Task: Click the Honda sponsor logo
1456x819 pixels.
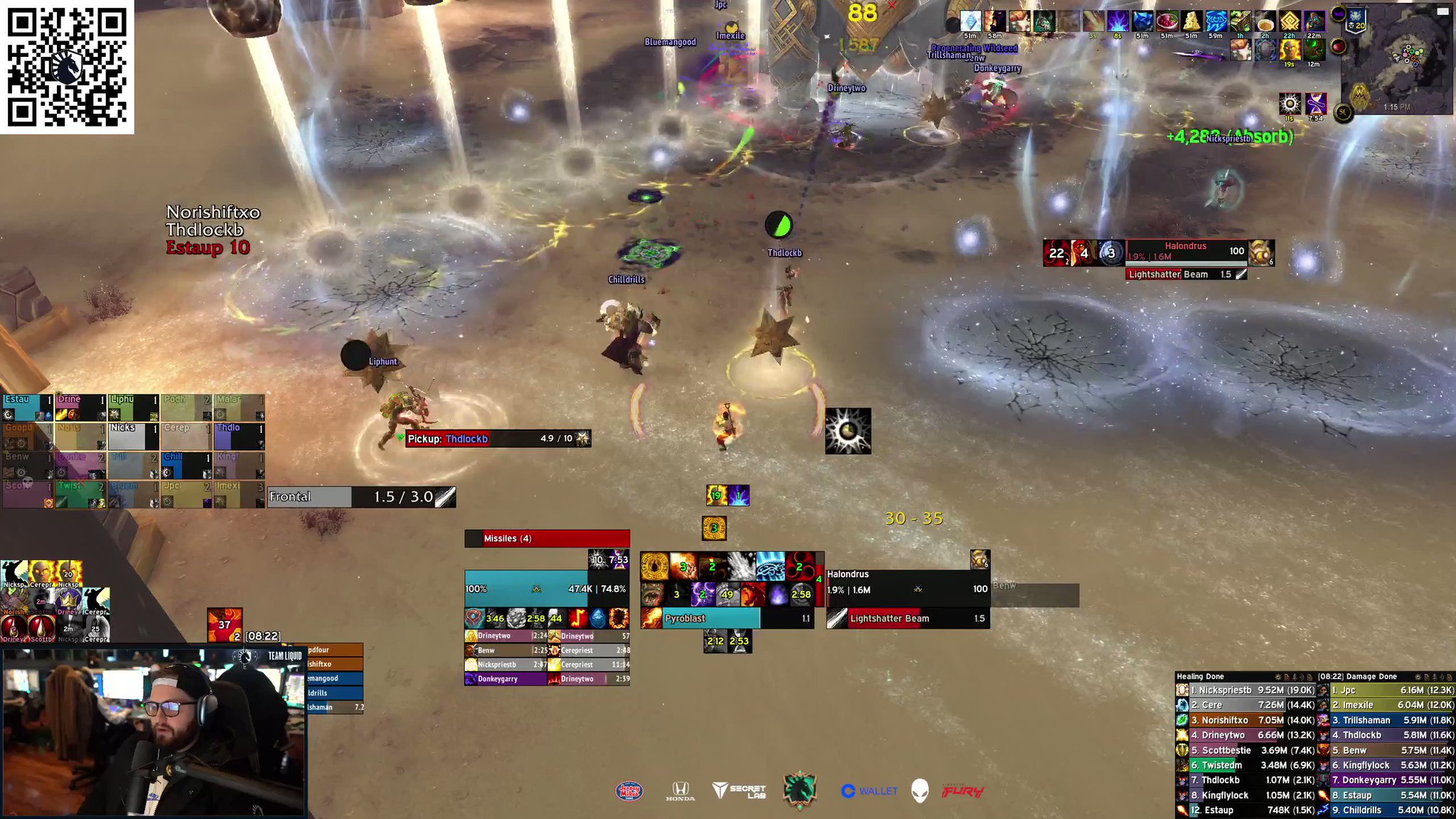Action: click(682, 789)
